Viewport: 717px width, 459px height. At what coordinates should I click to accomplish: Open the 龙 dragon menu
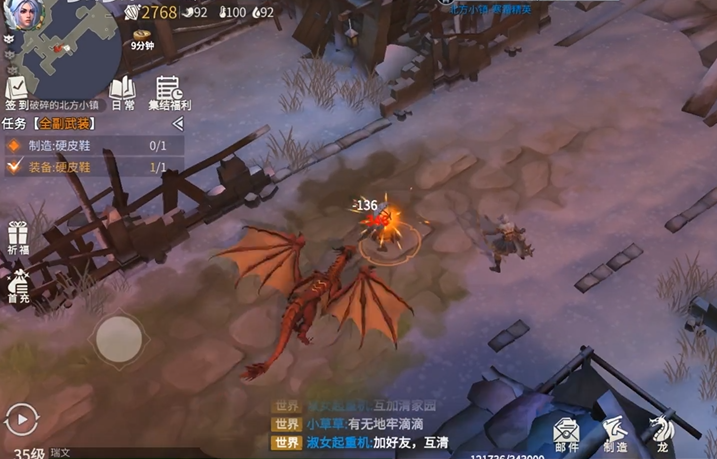(x=661, y=432)
